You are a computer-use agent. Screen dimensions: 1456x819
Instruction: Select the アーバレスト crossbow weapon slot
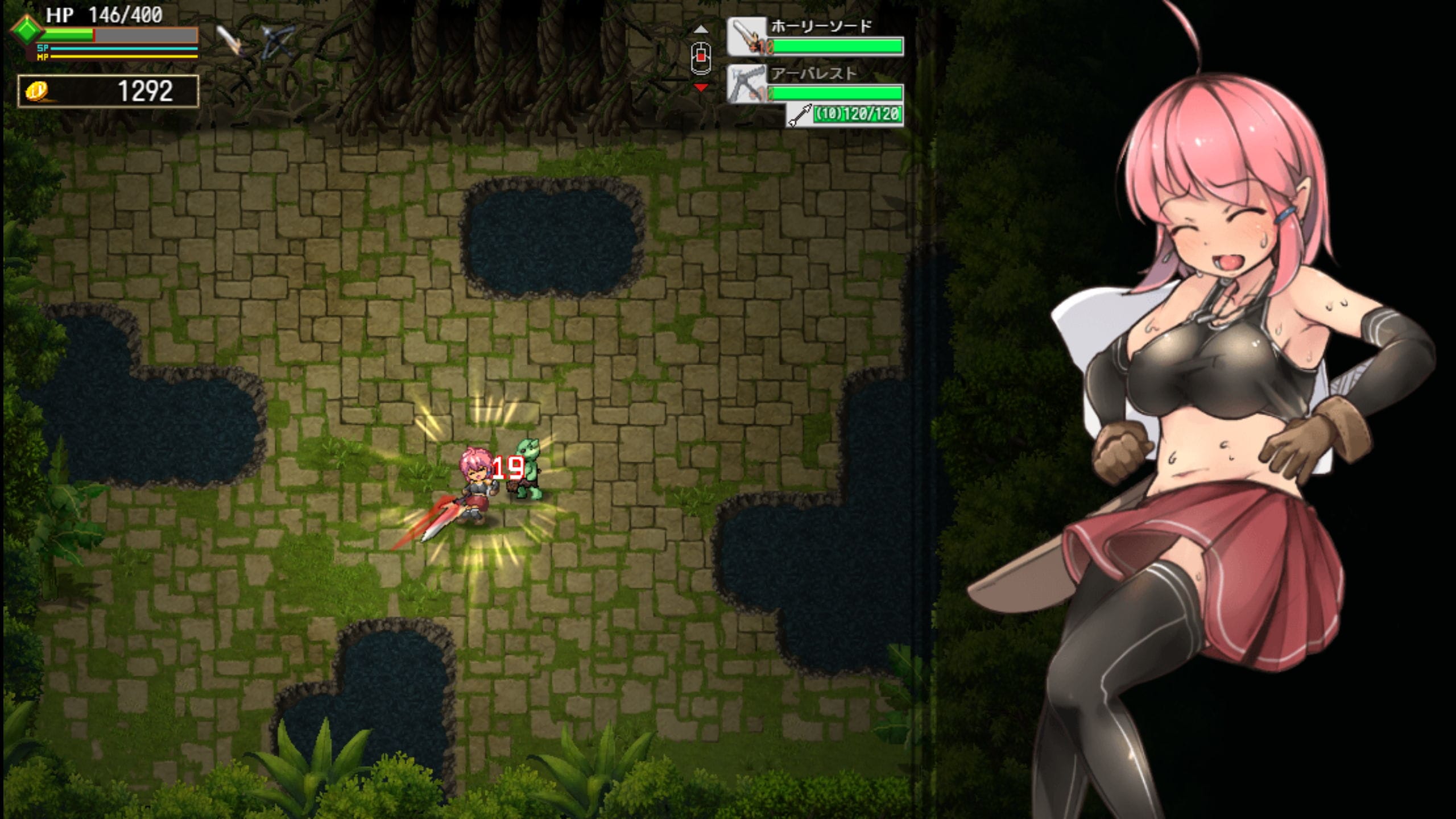tap(814, 84)
